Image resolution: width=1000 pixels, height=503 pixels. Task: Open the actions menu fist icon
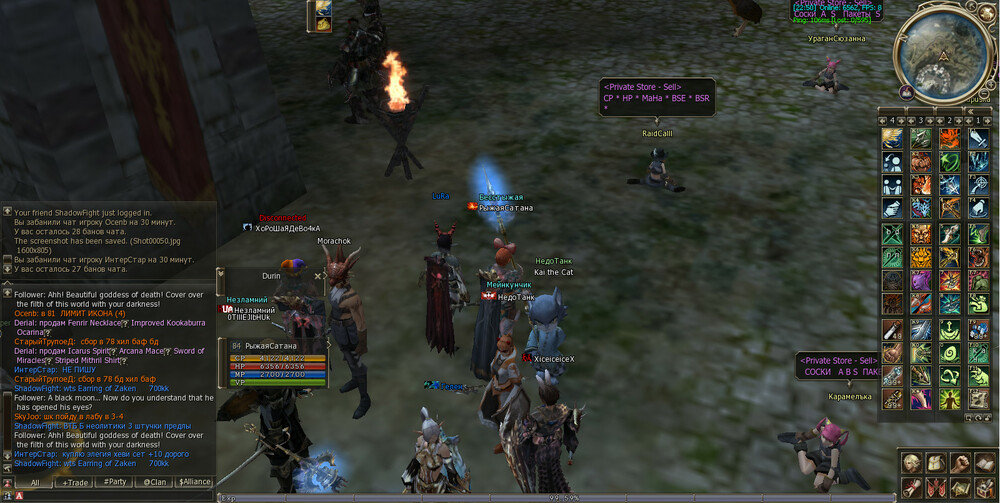point(960,462)
